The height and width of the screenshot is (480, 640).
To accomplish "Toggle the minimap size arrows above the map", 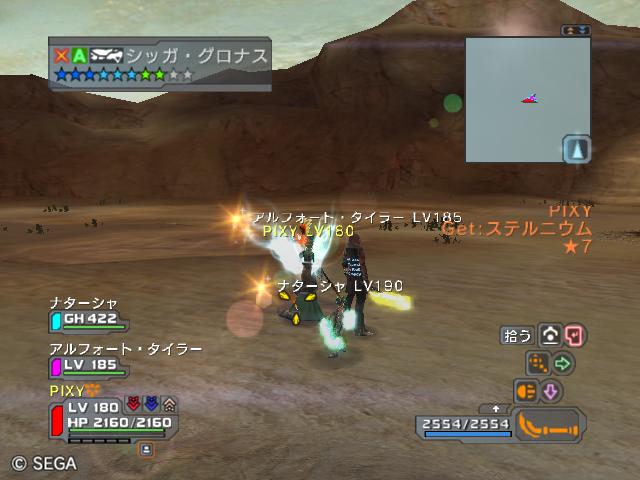I will [x=576, y=31].
